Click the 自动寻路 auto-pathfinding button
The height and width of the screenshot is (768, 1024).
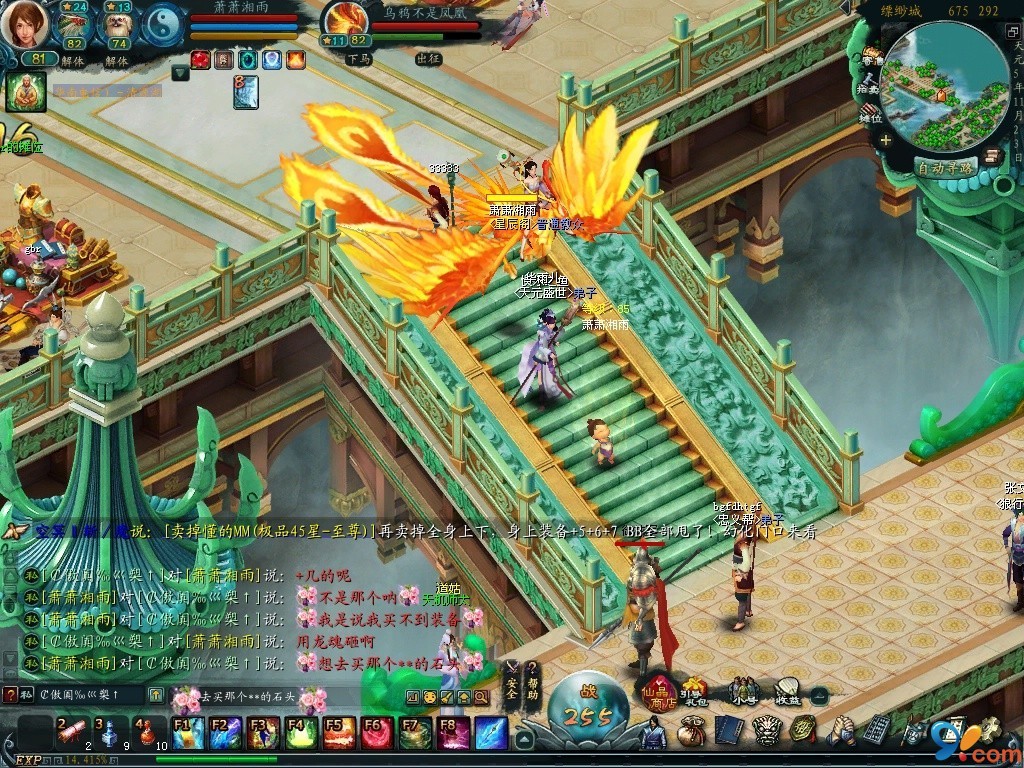click(x=945, y=168)
